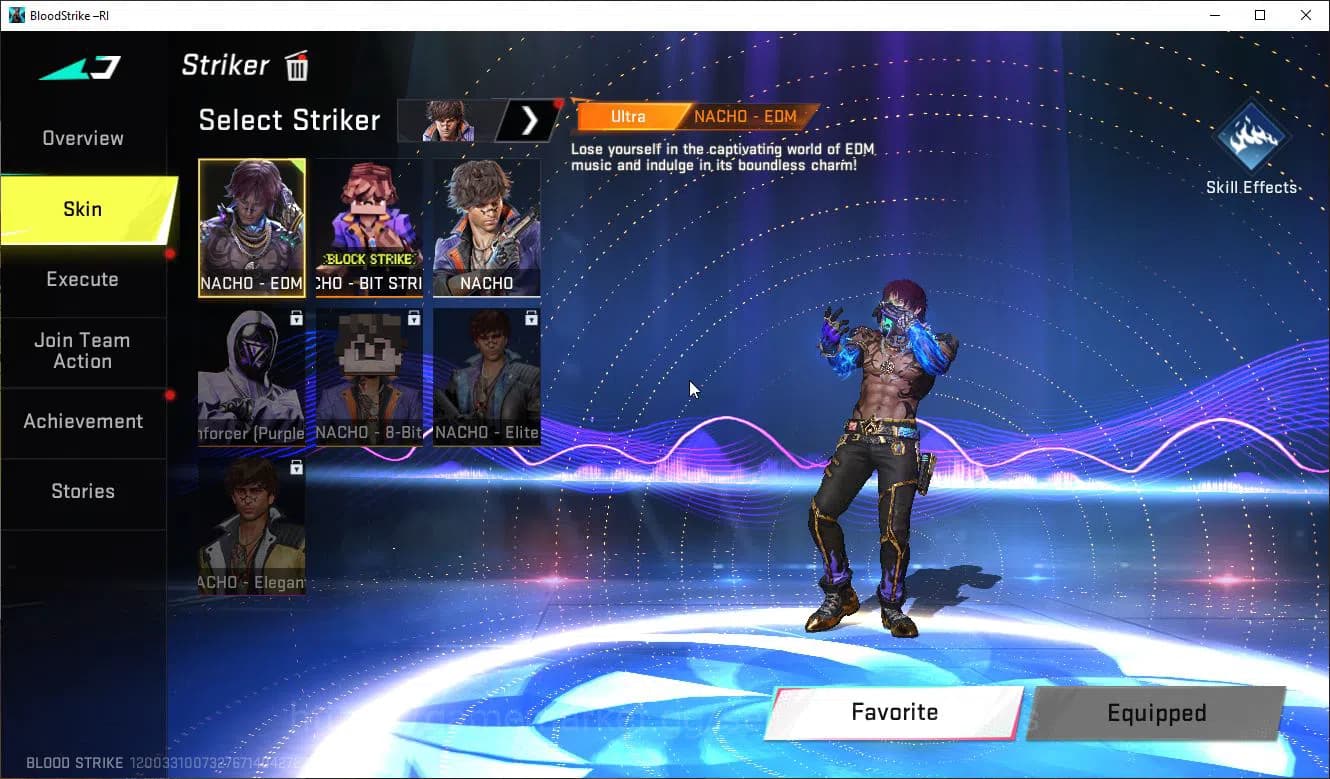Mark this skin as Favorite

(x=894, y=712)
